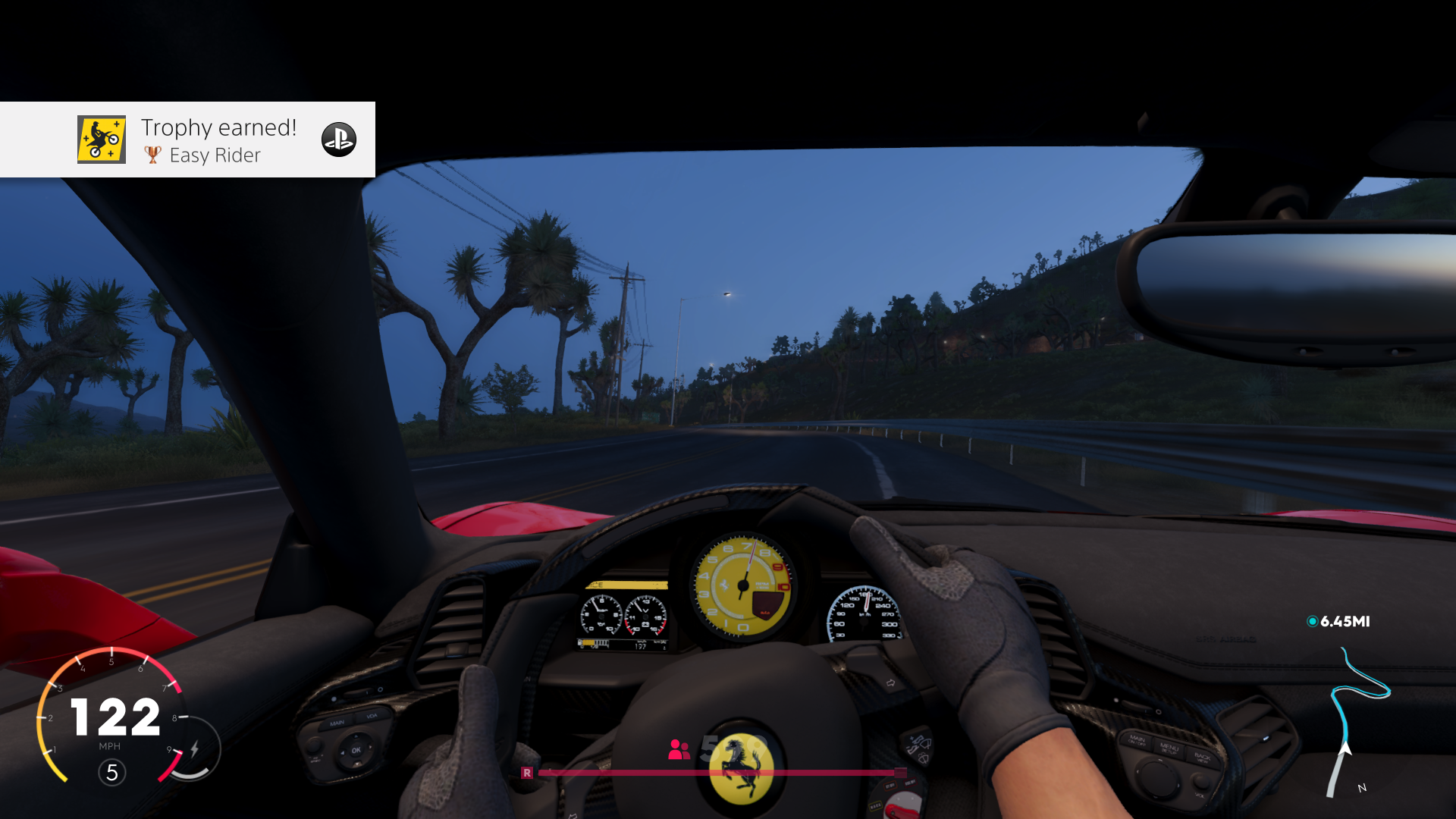Click the rewind progress bar
The height and width of the screenshot is (819, 1456).
tap(719, 772)
